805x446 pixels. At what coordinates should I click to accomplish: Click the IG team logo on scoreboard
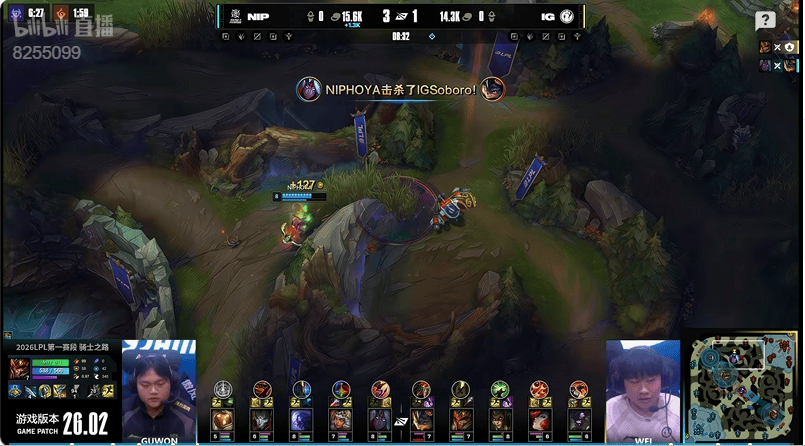point(567,17)
